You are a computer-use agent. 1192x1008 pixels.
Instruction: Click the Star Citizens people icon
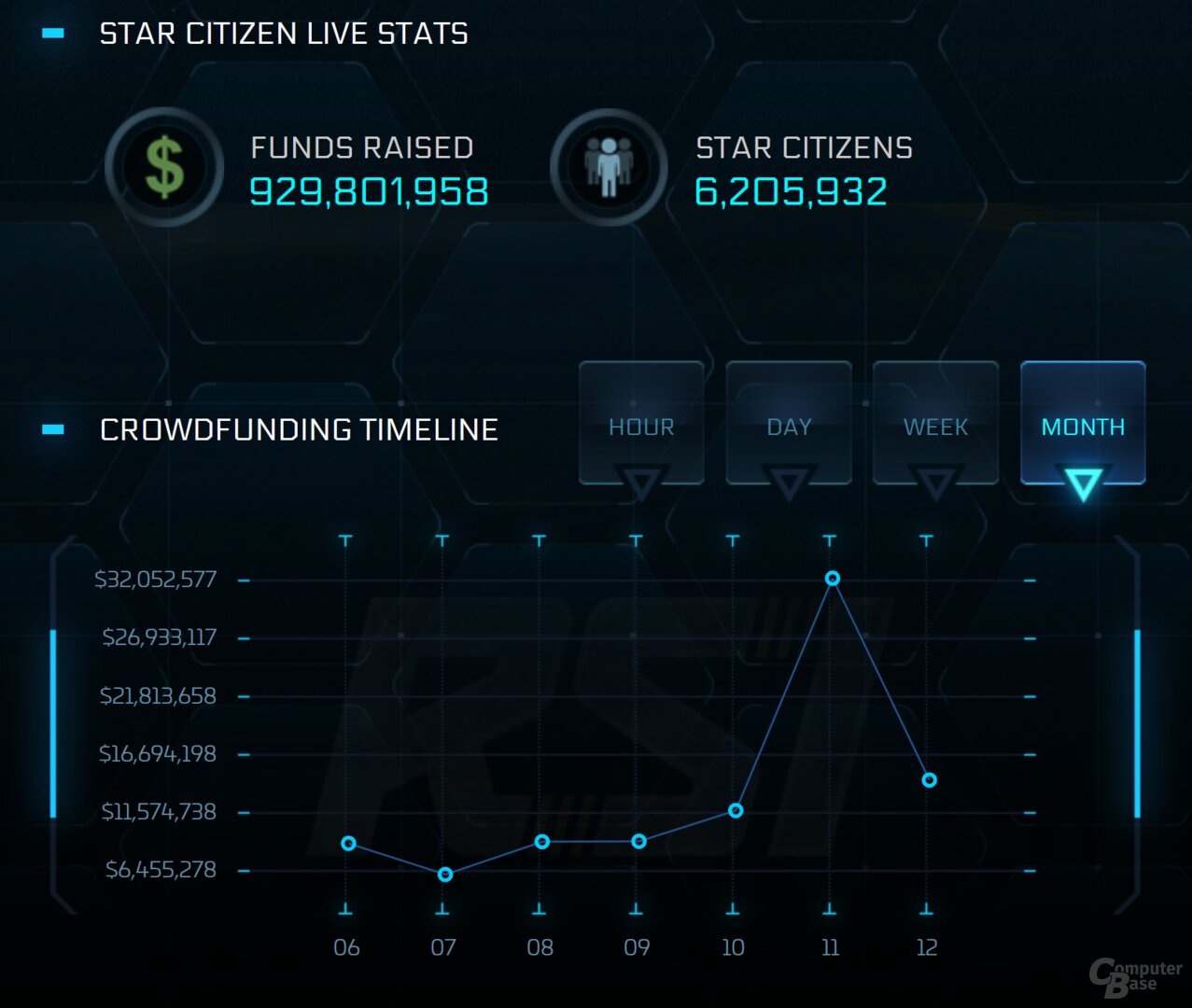[x=609, y=168]
